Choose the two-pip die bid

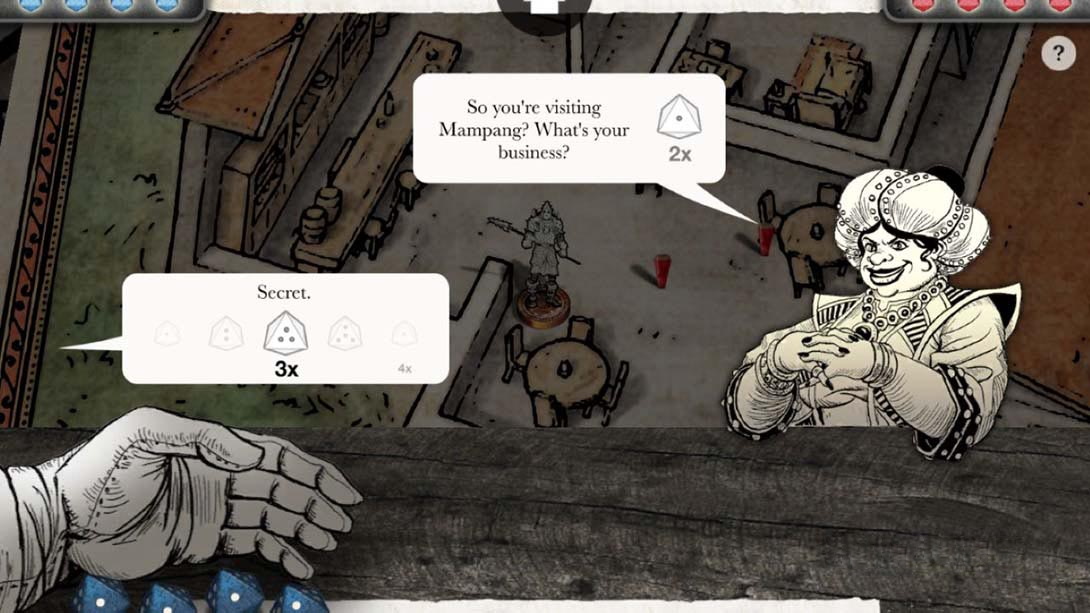click(x=226, y=333)
